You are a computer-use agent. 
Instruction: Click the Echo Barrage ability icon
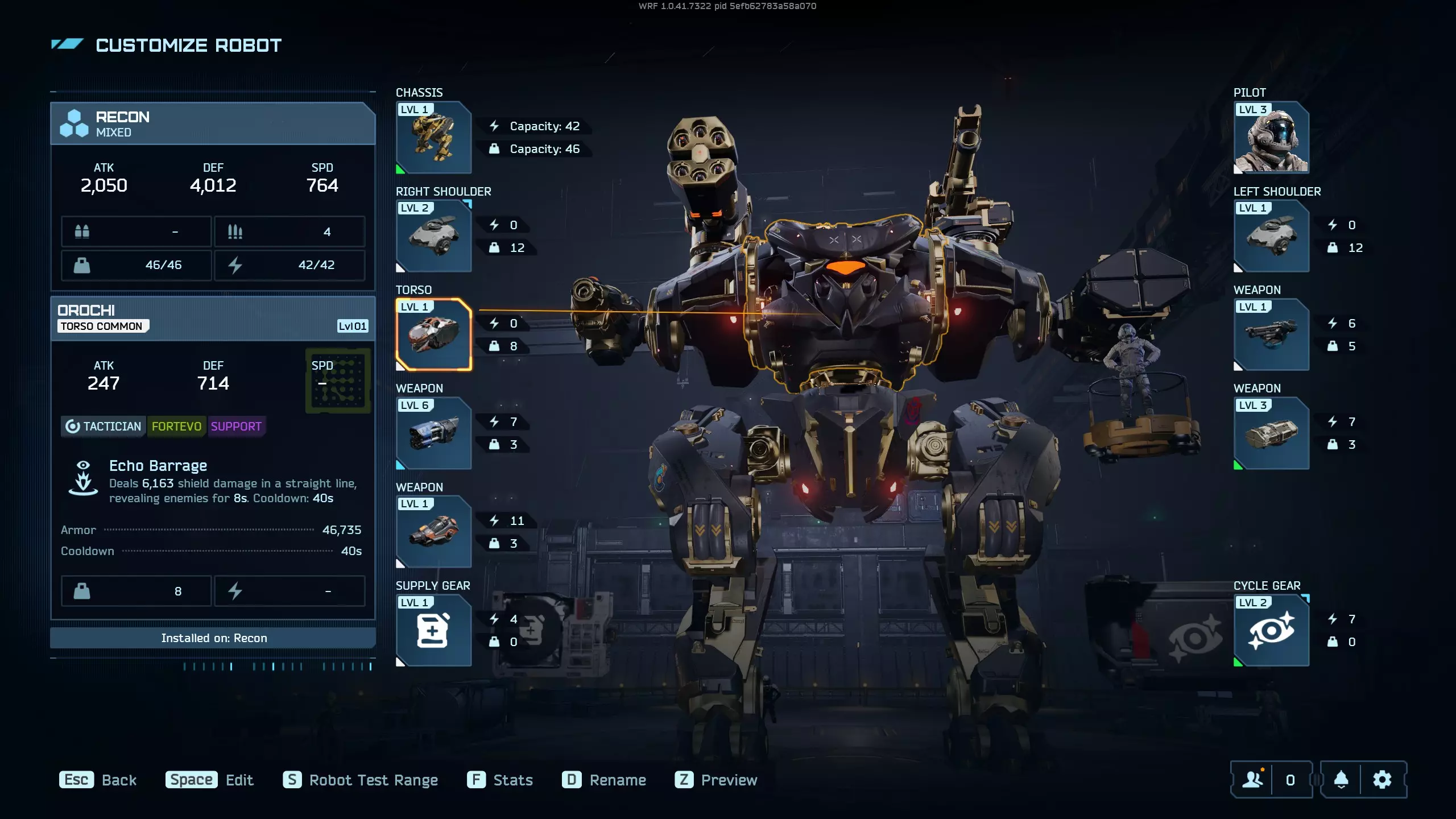coord(83,478)
